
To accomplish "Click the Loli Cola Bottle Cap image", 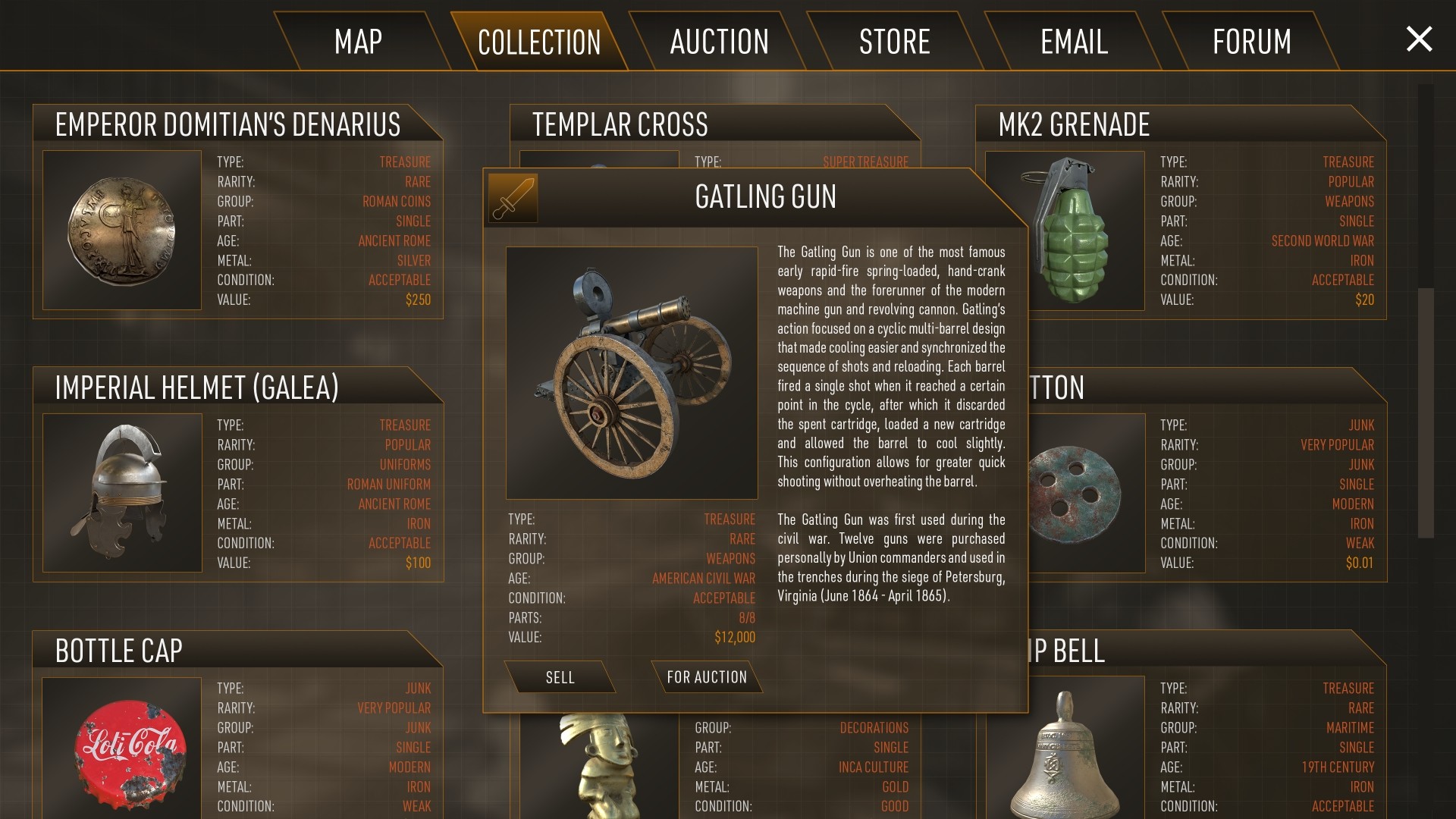I will pos(122,751).
